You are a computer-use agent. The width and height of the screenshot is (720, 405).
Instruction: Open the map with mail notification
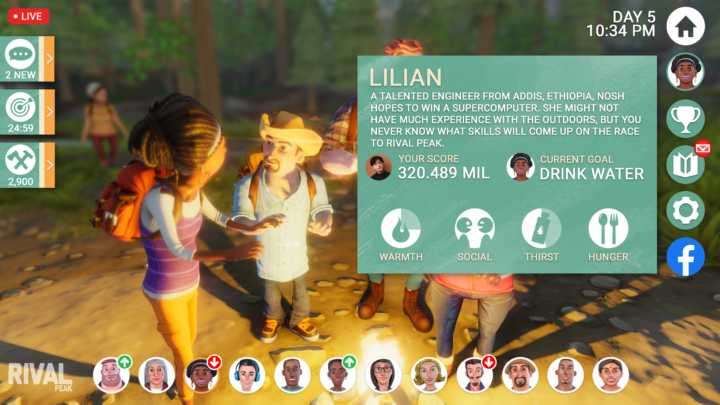[686, 164]
